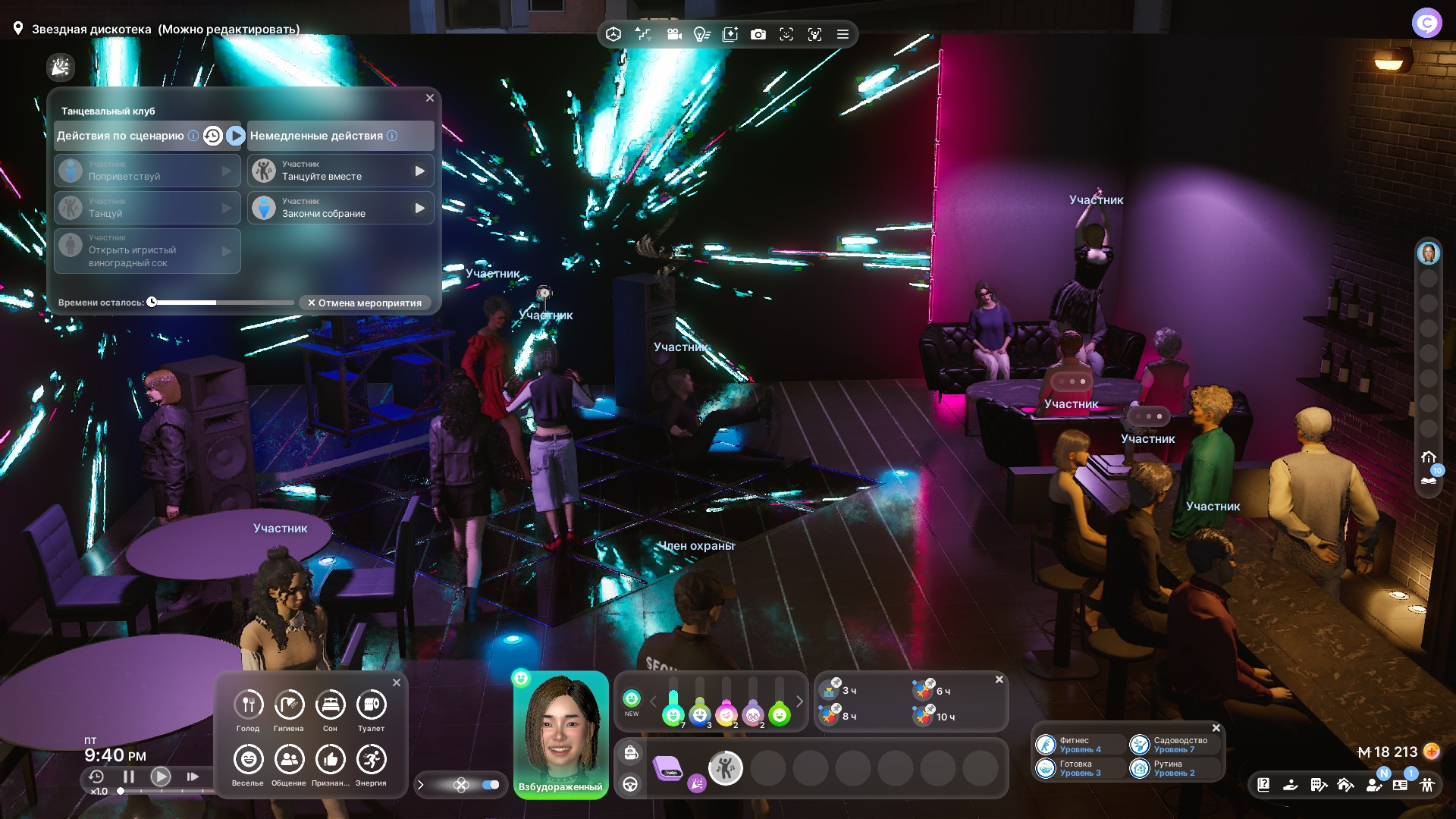Screen dimensions: 1456x819
Task: Click the home icon on the right sidebar
Action: (x=1429, y=457)
